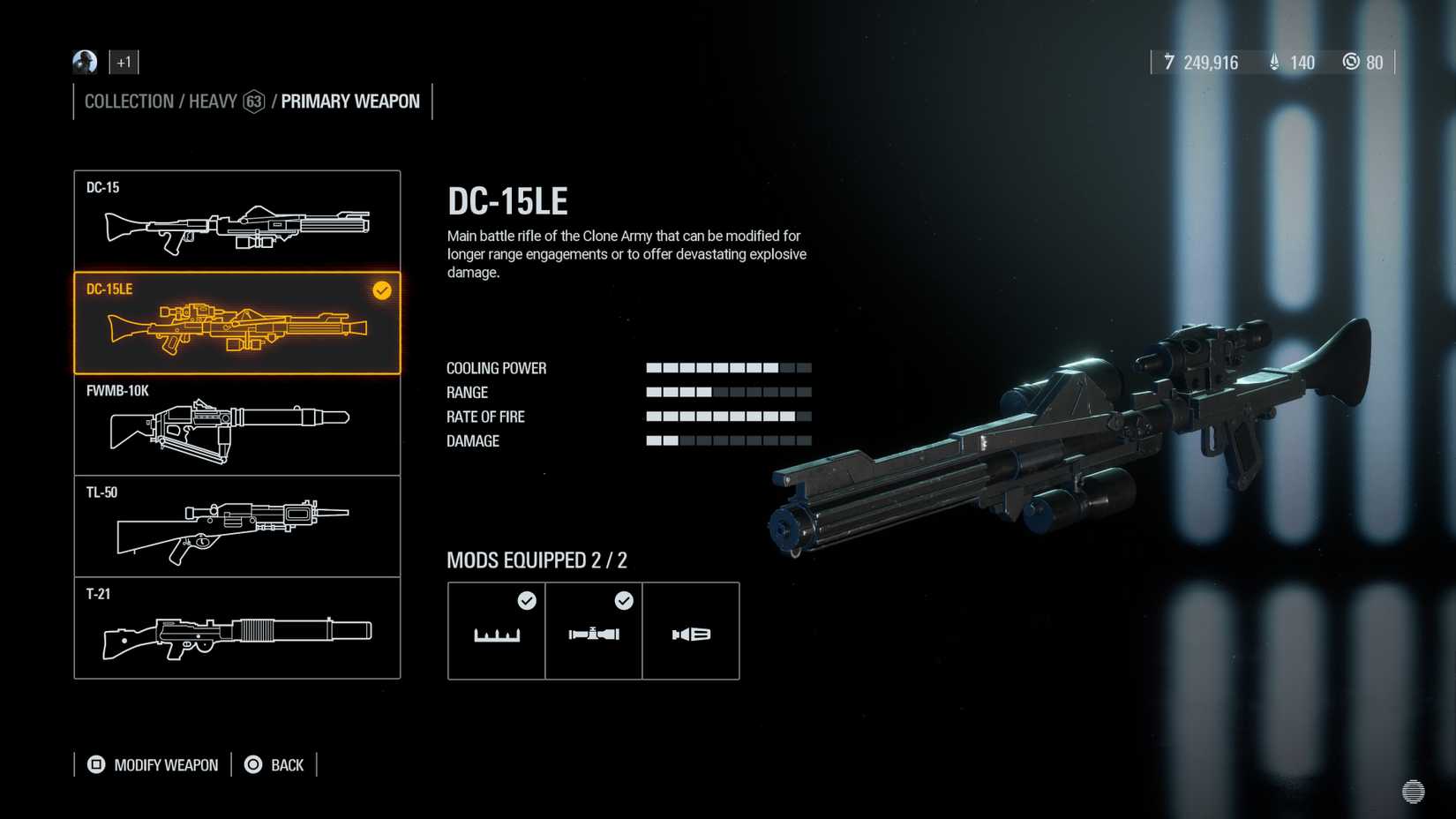Click the credits currency icon
The width and height of the screenshot is (1456, 819).
pyautogui.click(x=1169, y=62)
